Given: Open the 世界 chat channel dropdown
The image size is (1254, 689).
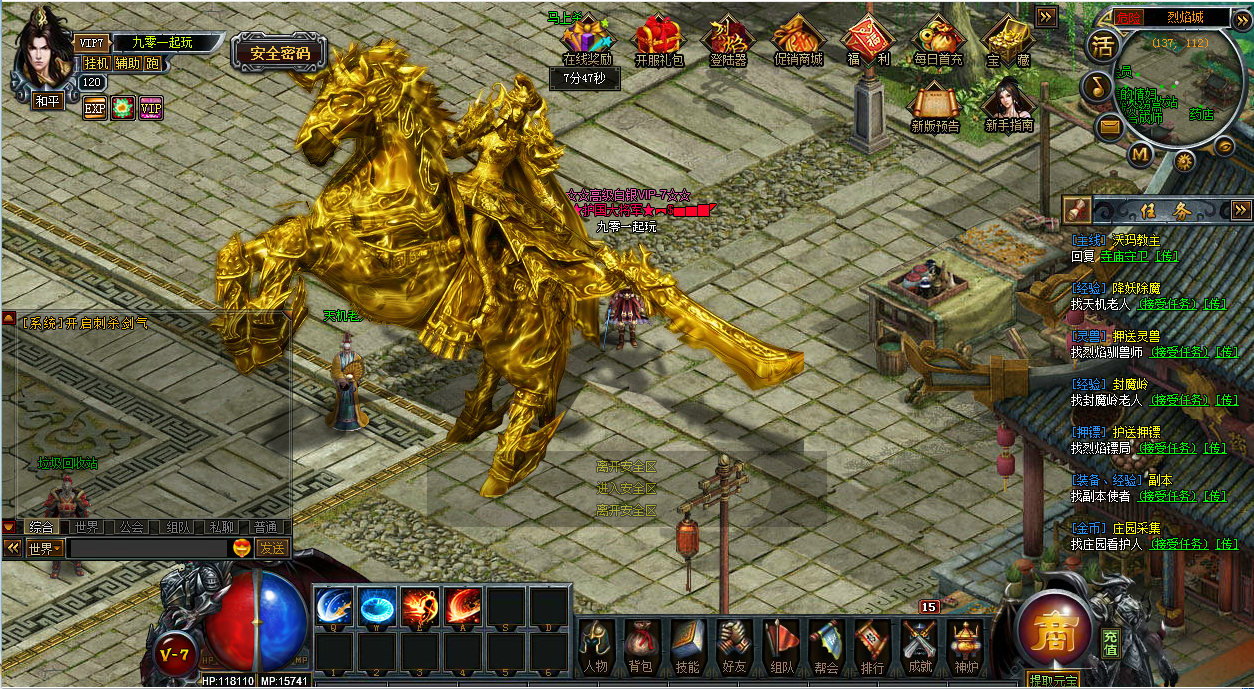Looking at the screenshot, I should (x=45, y=548).
